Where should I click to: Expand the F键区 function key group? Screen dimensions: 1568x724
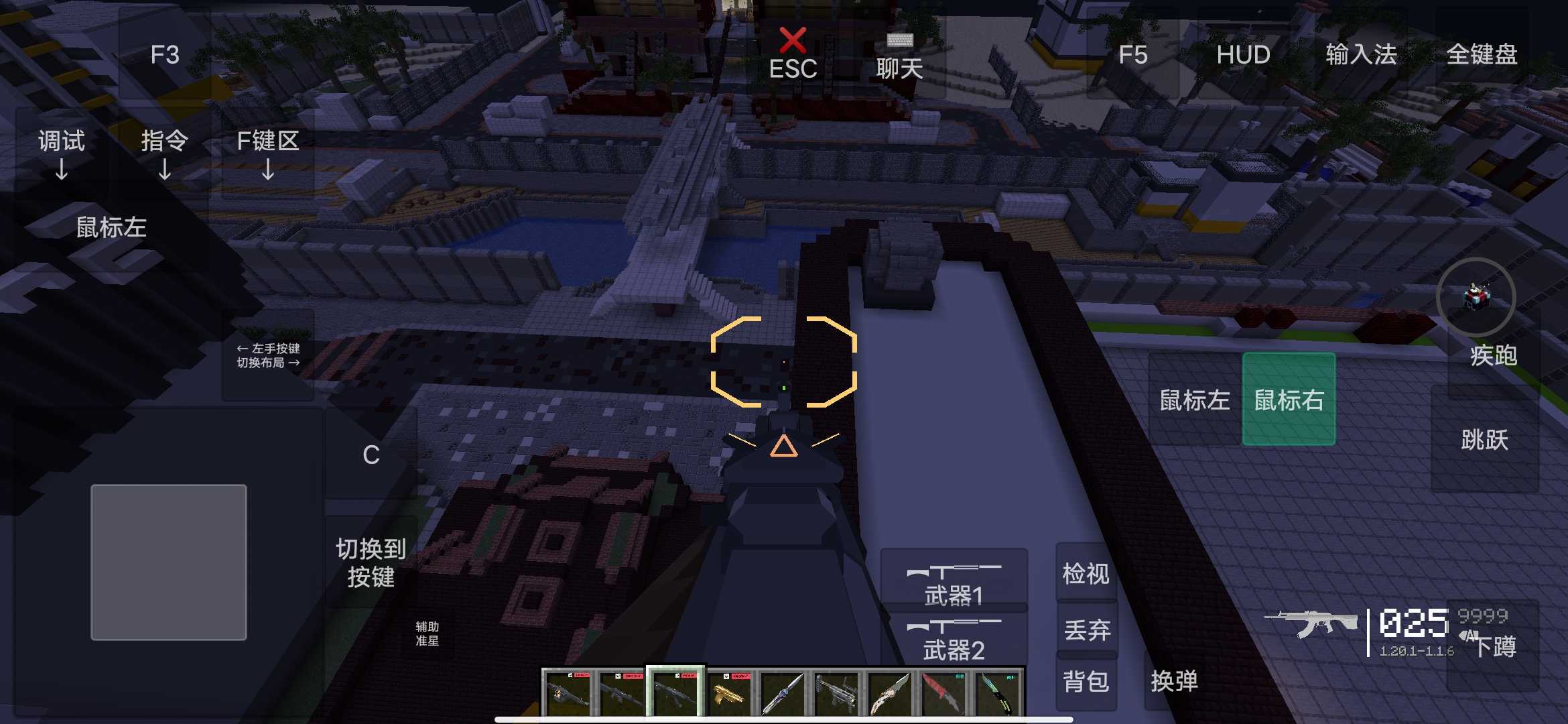267,141
